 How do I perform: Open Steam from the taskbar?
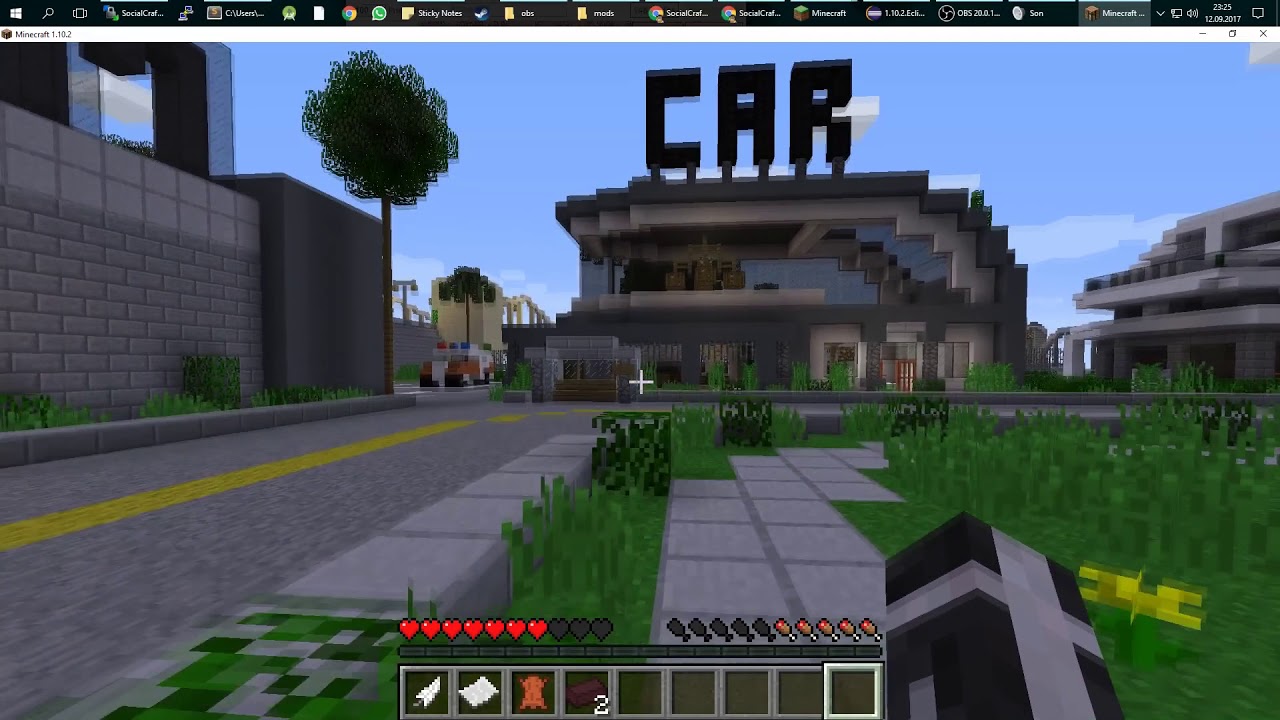click(x=481, y=13)
